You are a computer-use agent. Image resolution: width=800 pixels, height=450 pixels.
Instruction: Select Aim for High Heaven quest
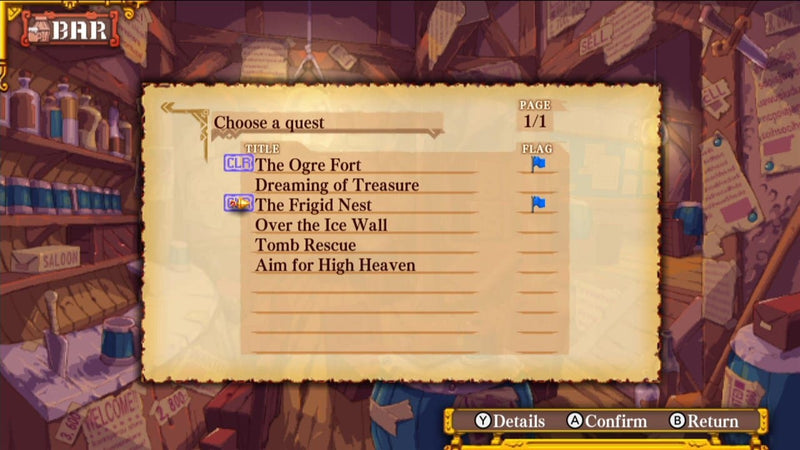335,265
